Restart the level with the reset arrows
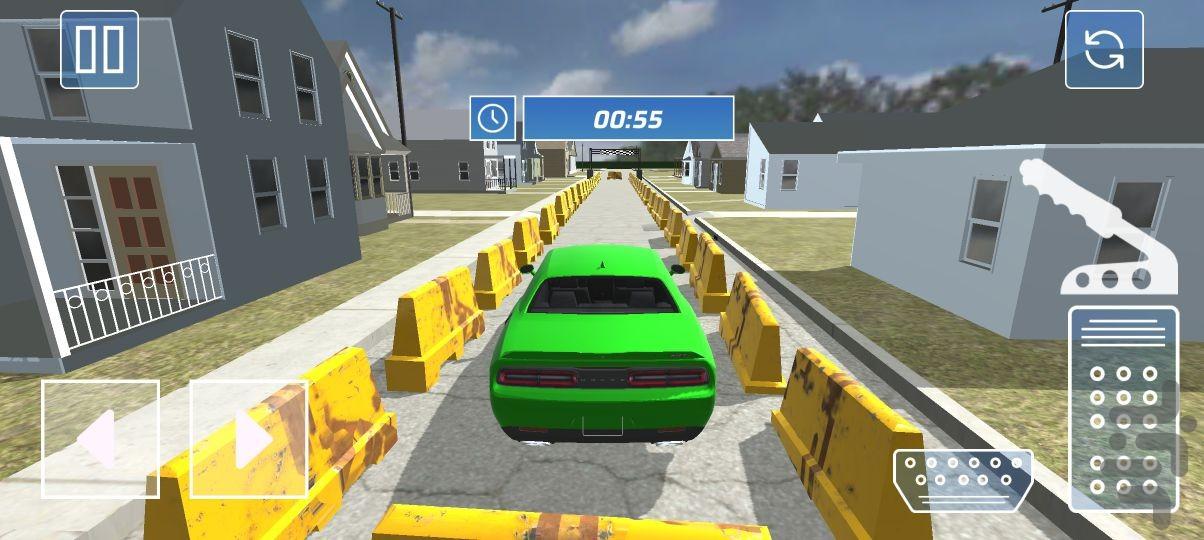 (1103, 50)
